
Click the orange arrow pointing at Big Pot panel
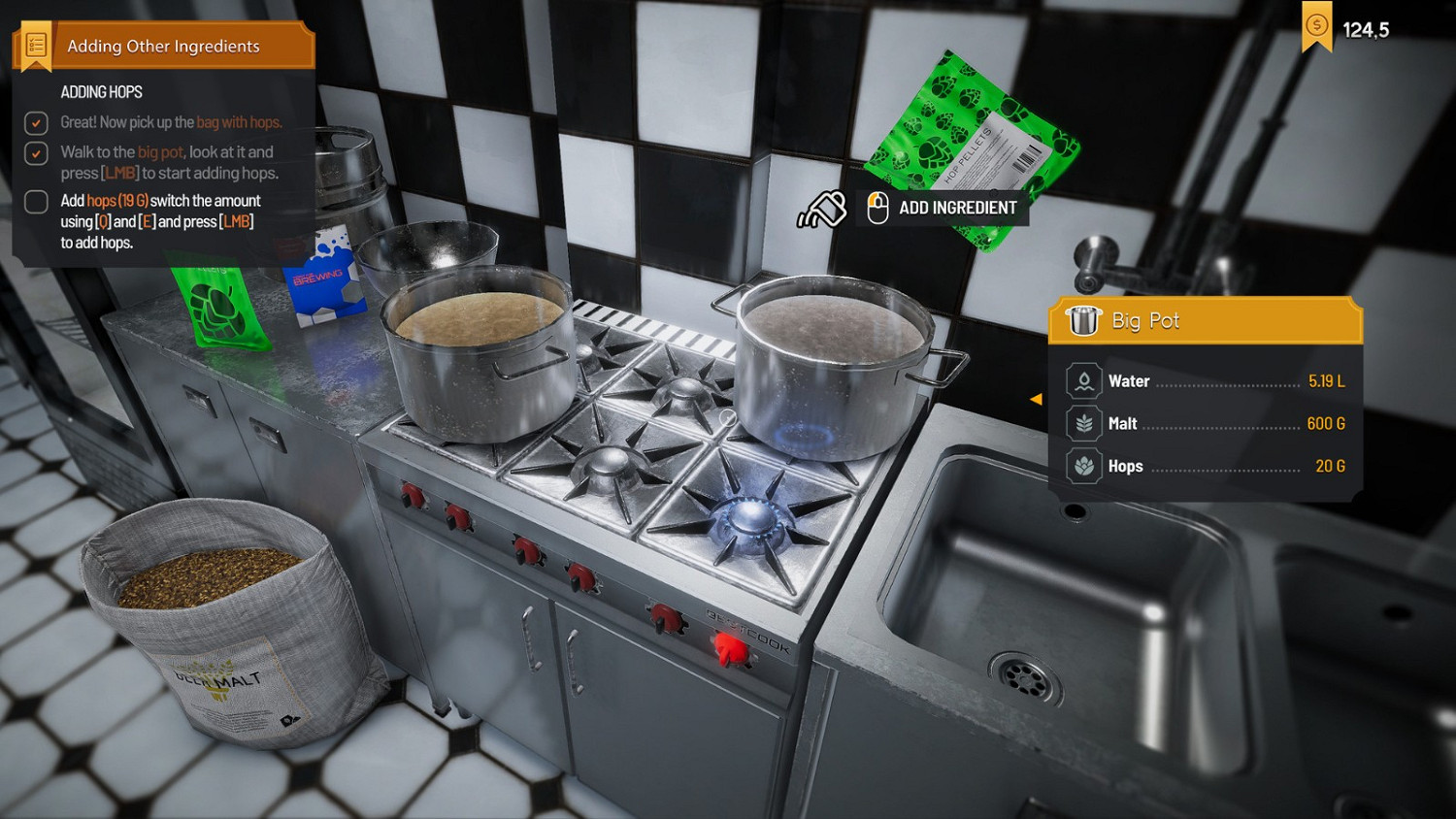(1037, 398)
